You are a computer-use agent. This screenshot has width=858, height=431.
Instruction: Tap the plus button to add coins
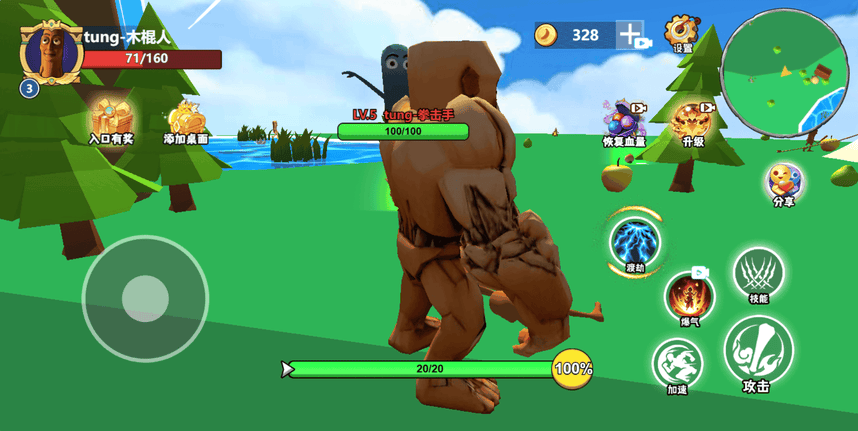click(631, 35)
